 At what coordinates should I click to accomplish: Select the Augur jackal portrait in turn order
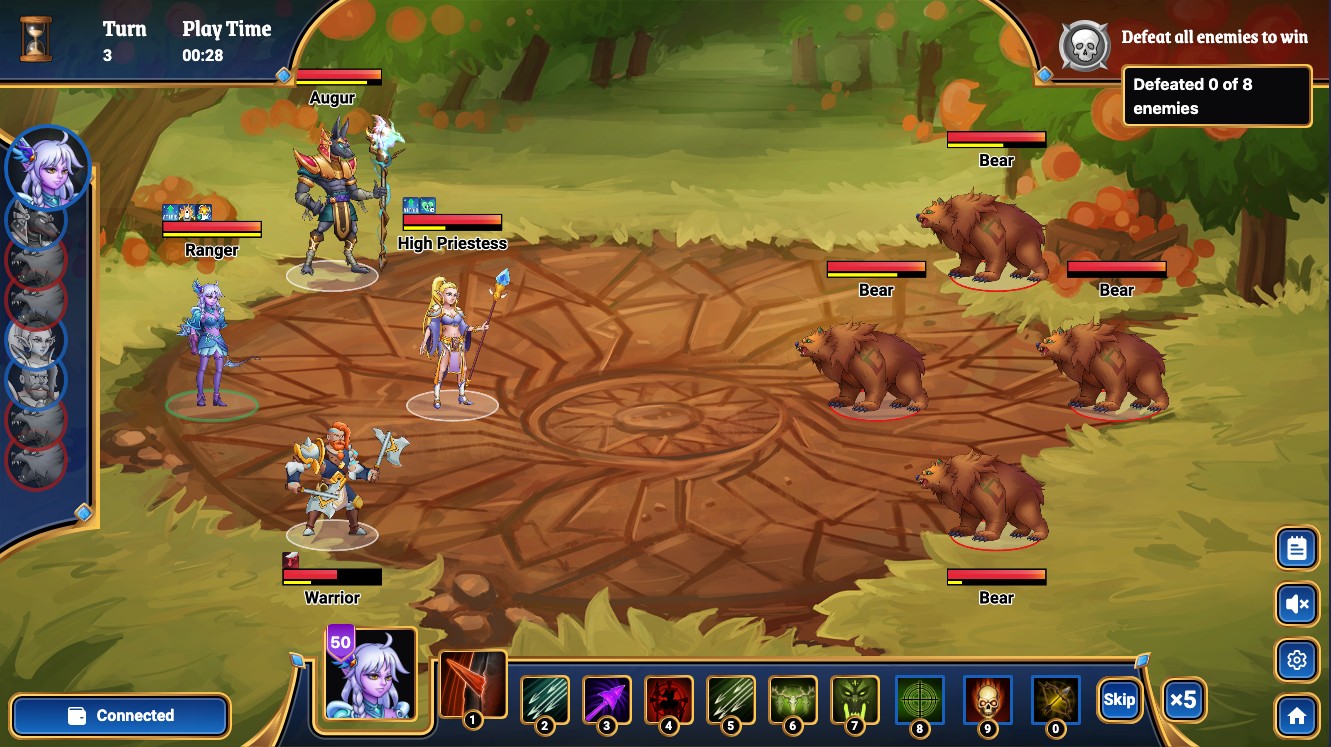tap(37, 220)
